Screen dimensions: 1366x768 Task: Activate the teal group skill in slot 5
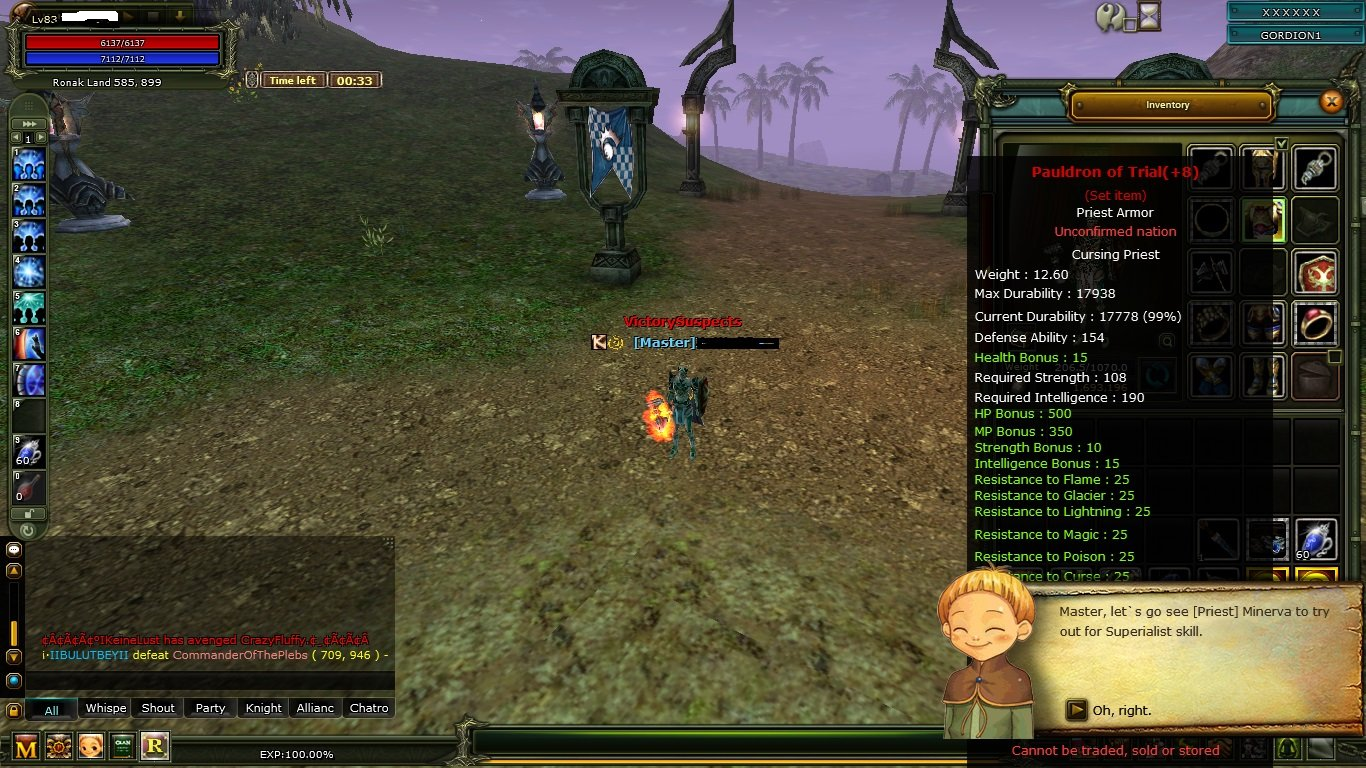point(28,308)
